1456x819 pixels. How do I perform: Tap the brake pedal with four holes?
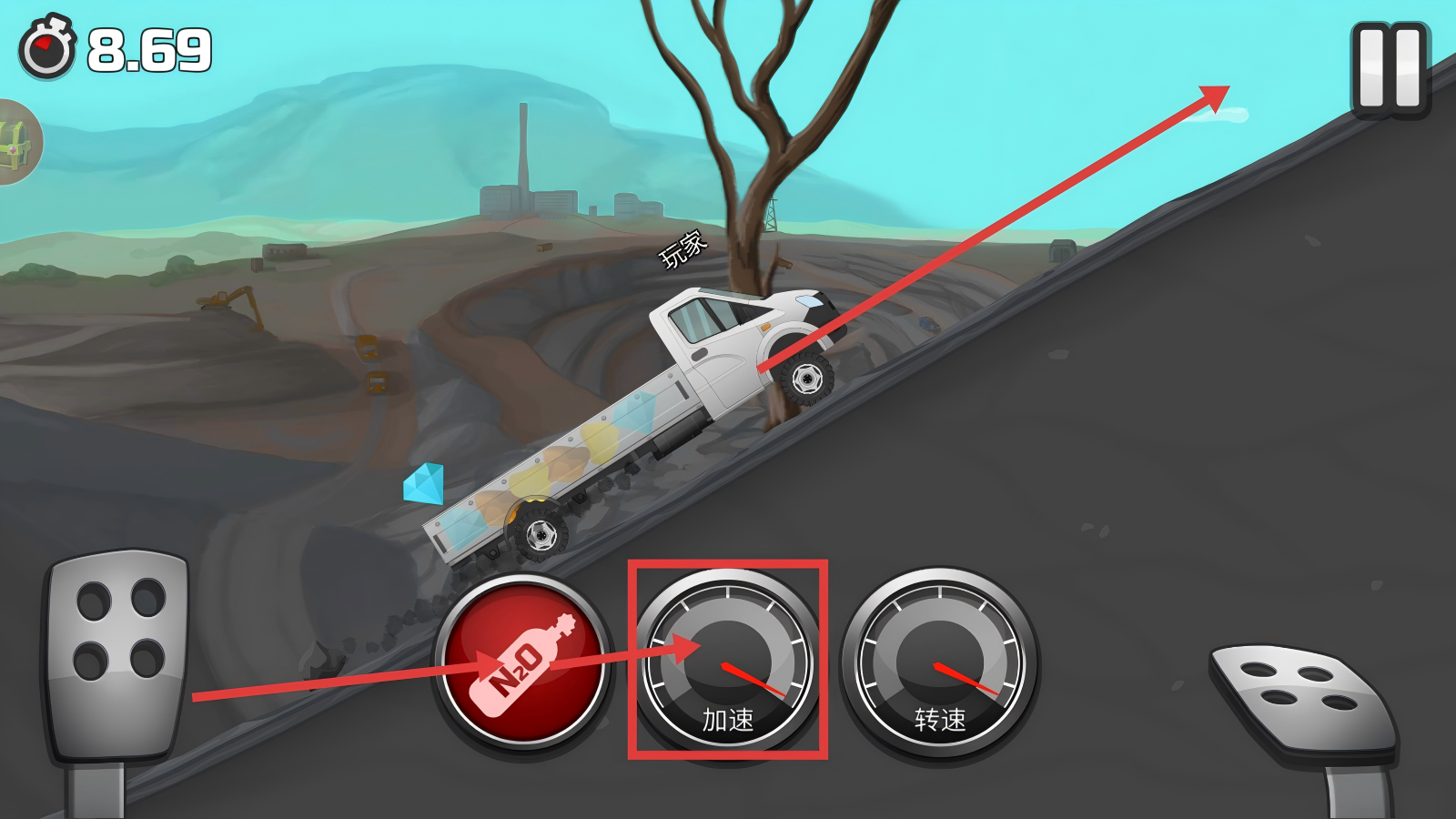[118, 653]
